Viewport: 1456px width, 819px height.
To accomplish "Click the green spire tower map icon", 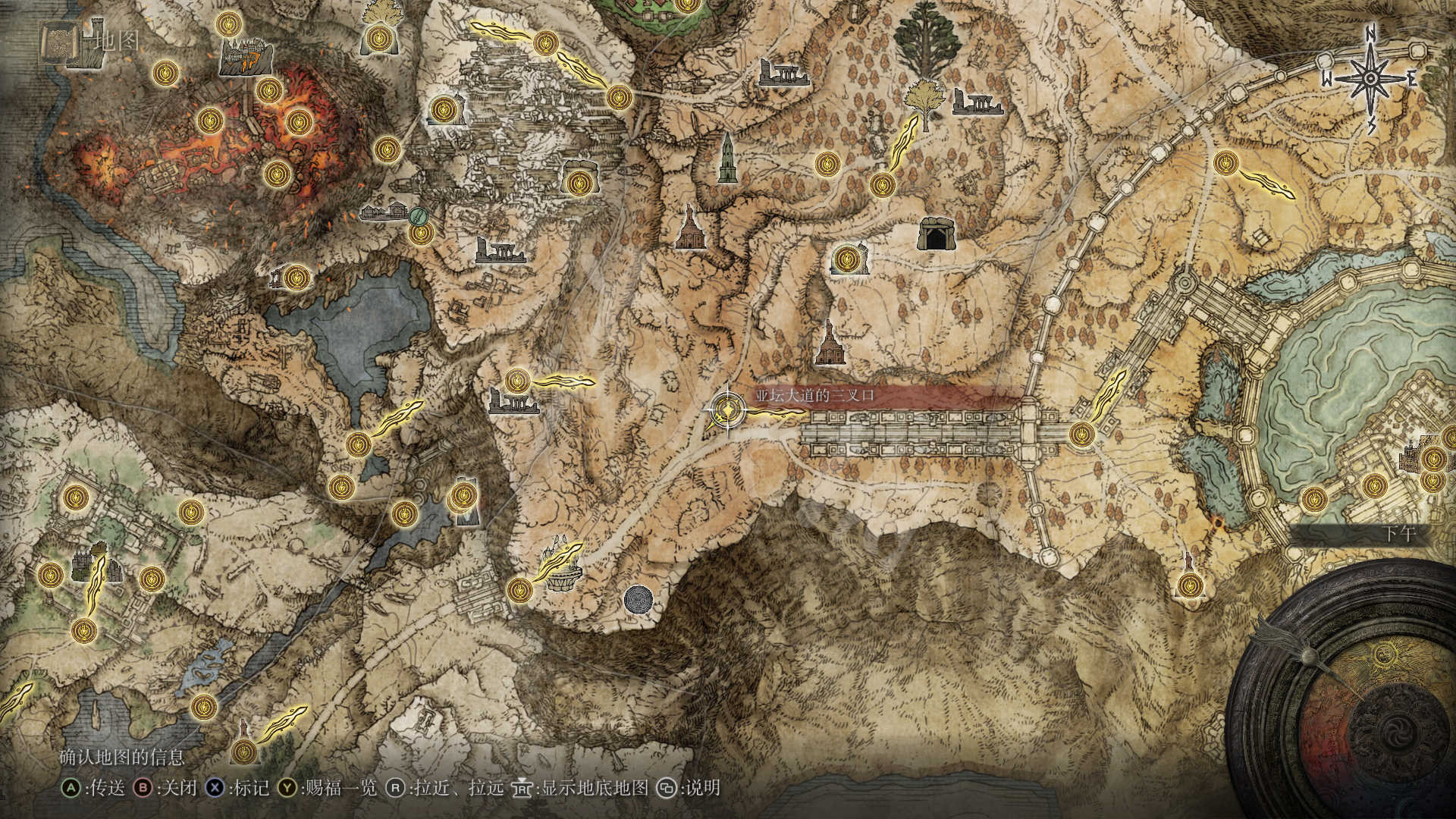I will pos(727,158).
